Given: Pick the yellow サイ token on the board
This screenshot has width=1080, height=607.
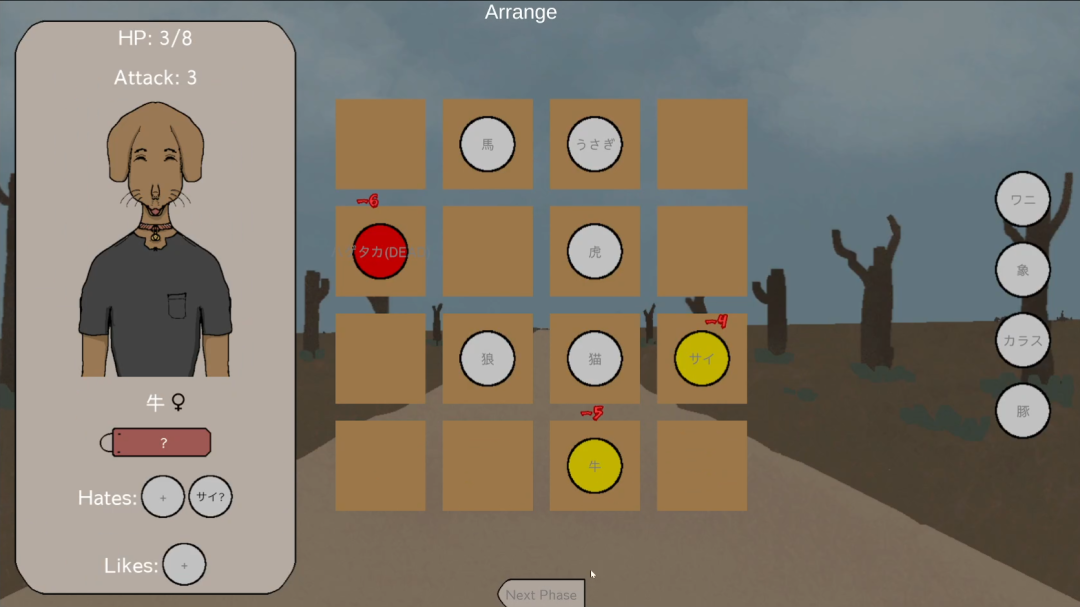Looking at the screenshot, I should (702, 359).
